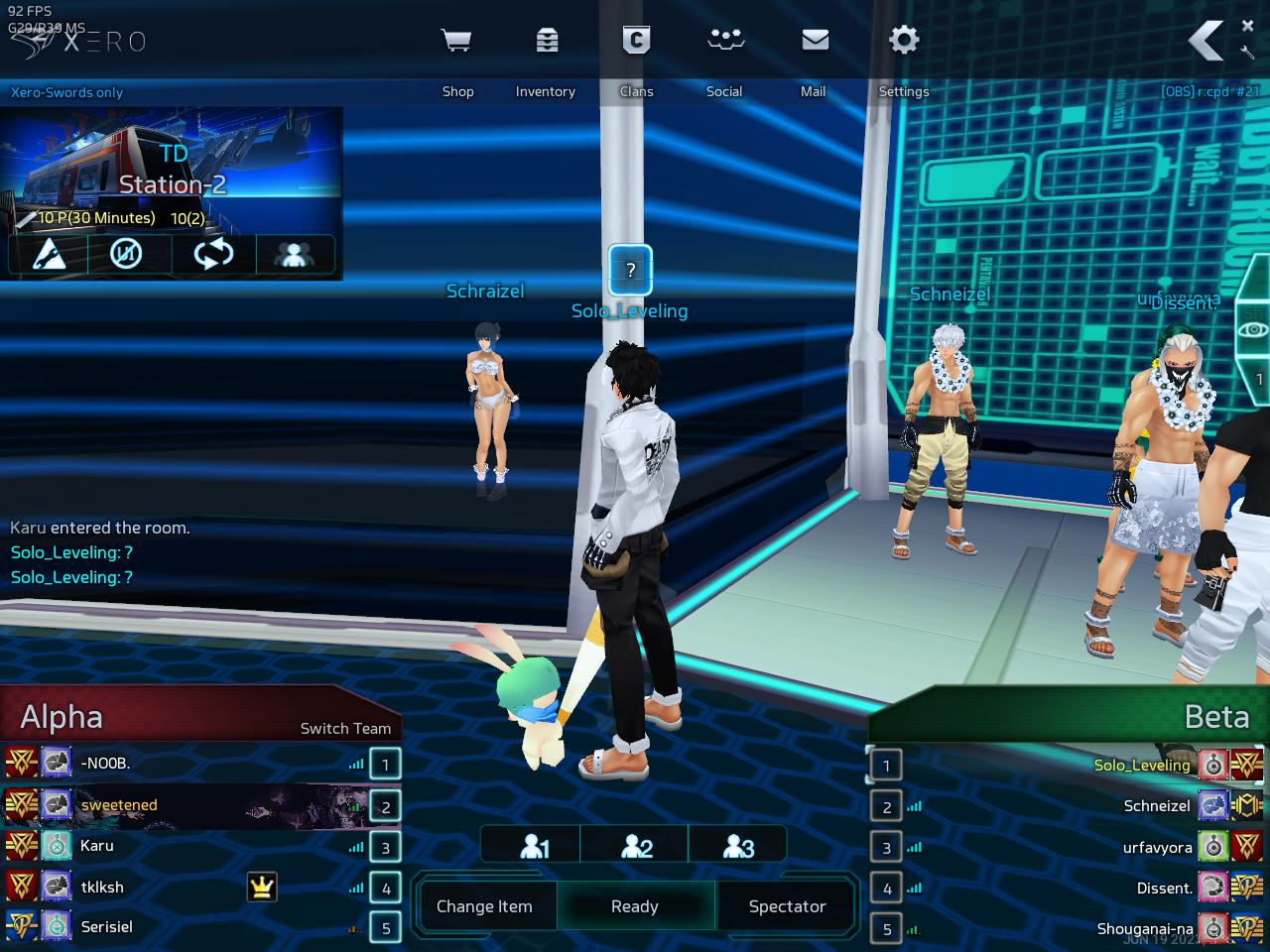The image size is (1270, 952).
Task: Click the back arrow to leave room
Action: (1206, 42)
